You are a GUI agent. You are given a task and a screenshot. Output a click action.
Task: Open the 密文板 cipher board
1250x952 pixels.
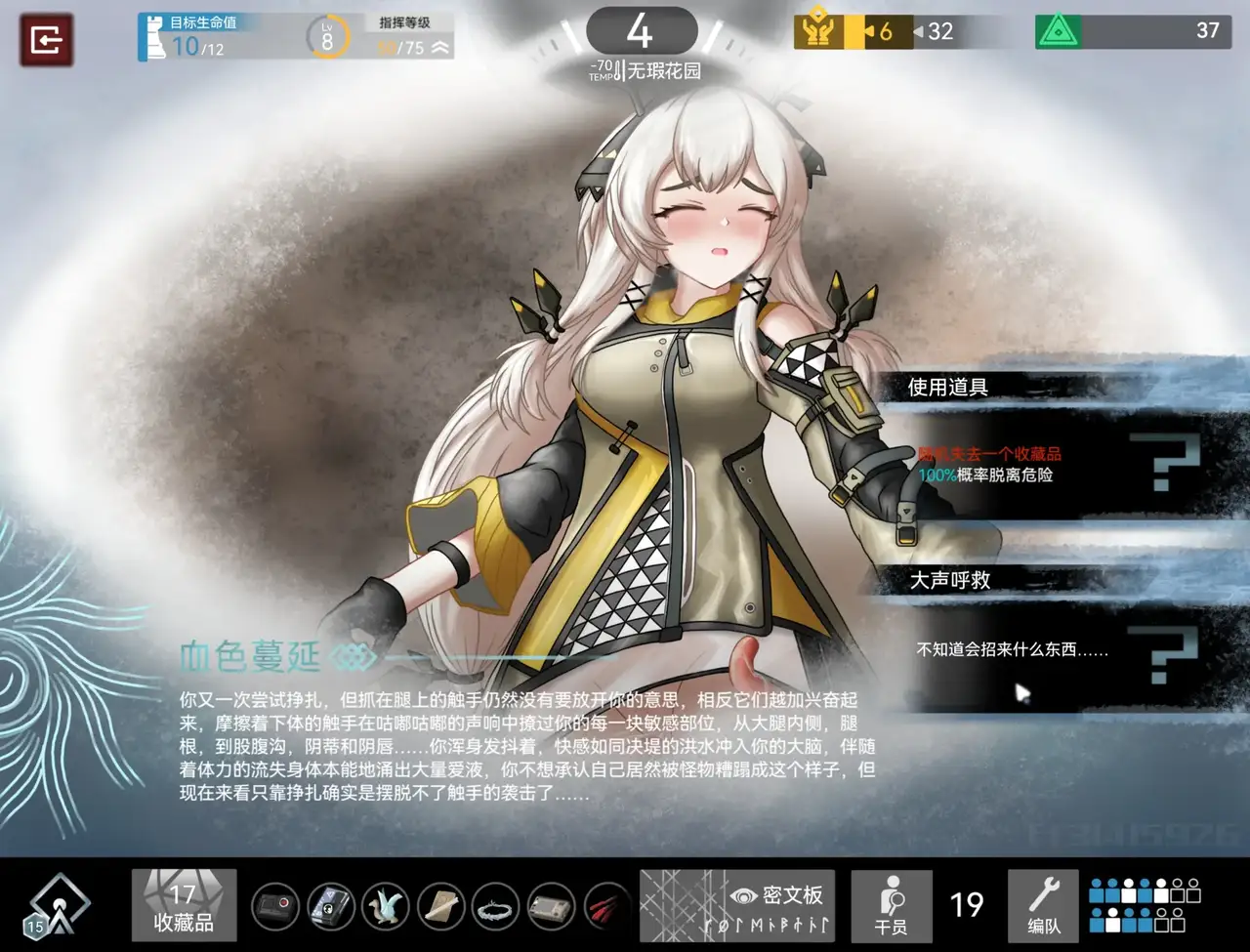point(737,905)
